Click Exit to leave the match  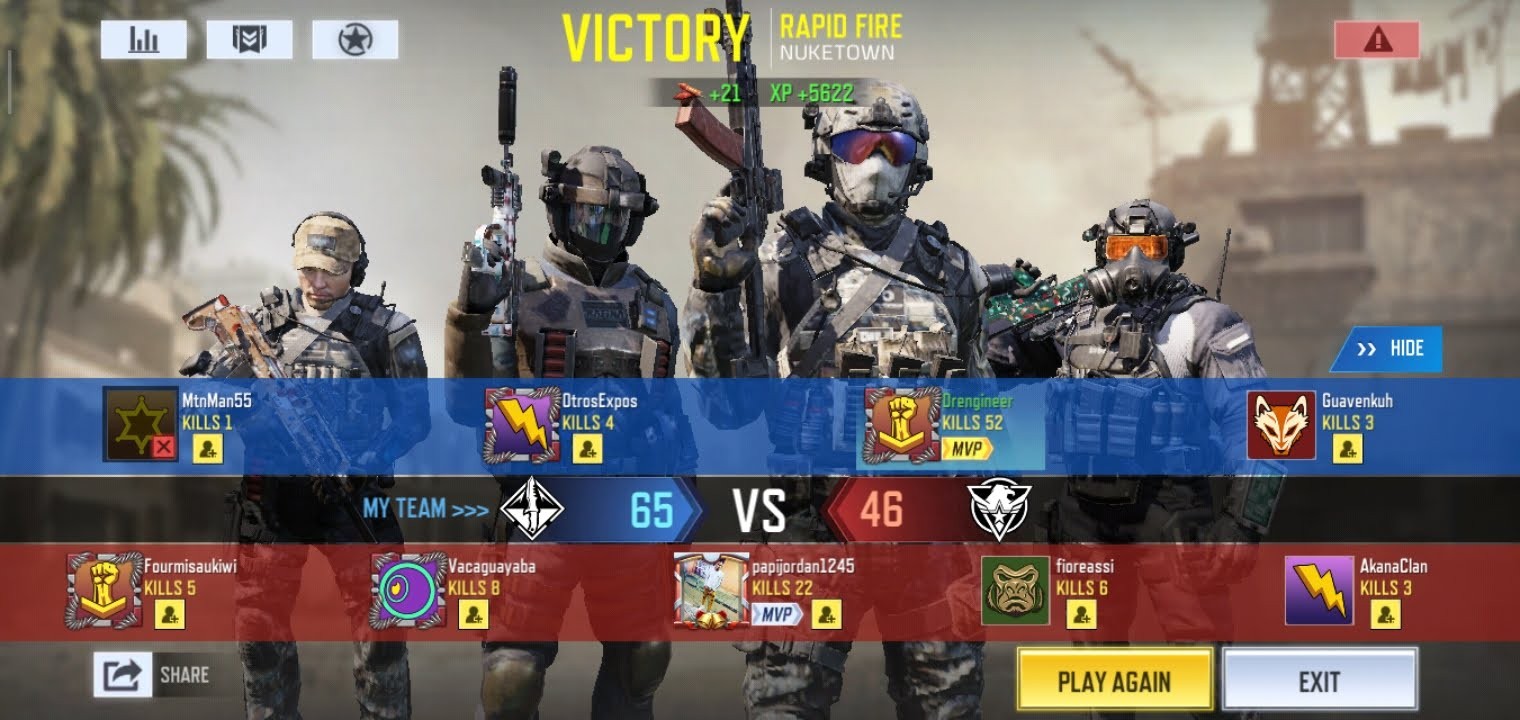coord(1320,679)
